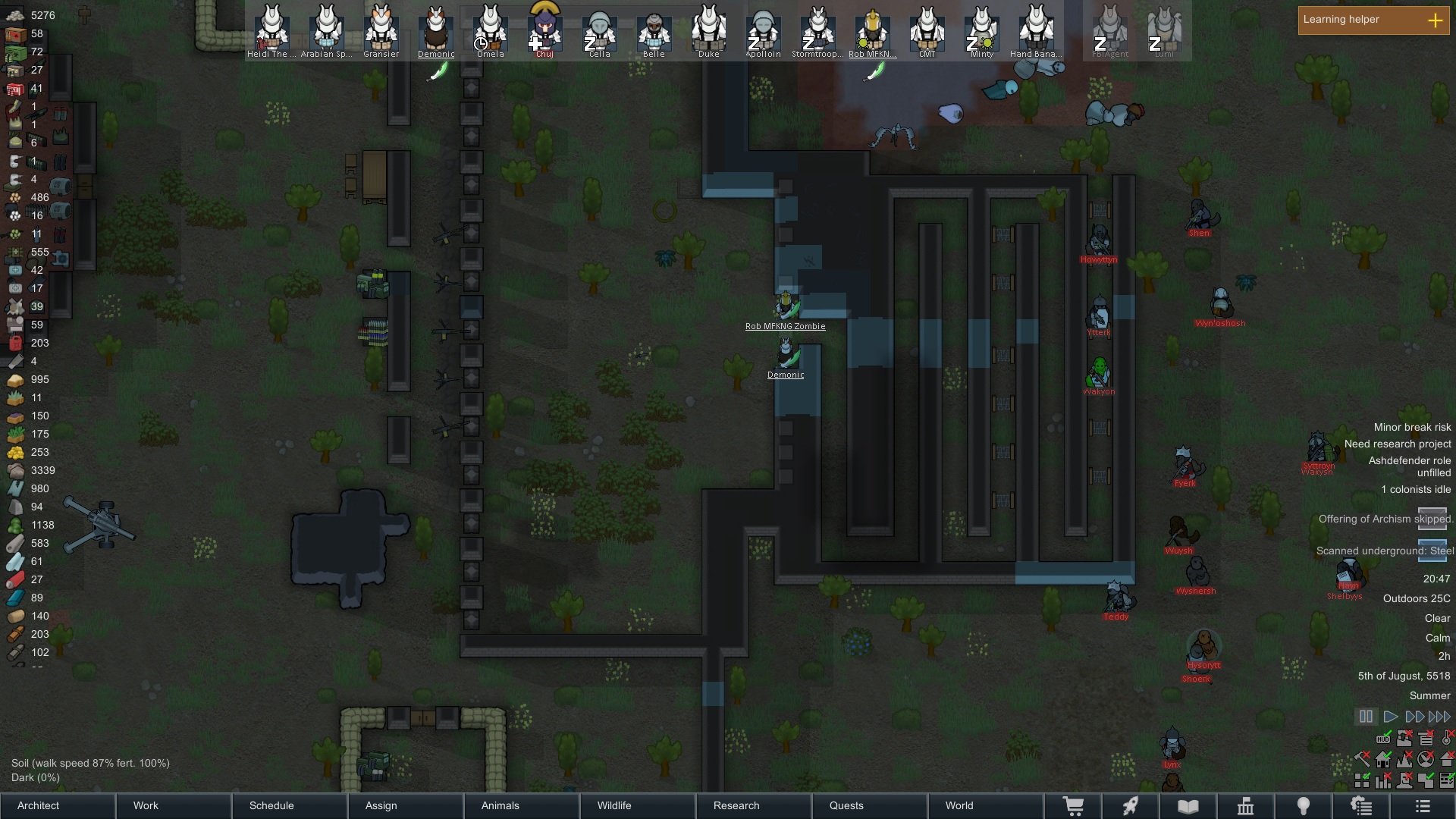Open the main menu list icon

tap(1423, 806)
